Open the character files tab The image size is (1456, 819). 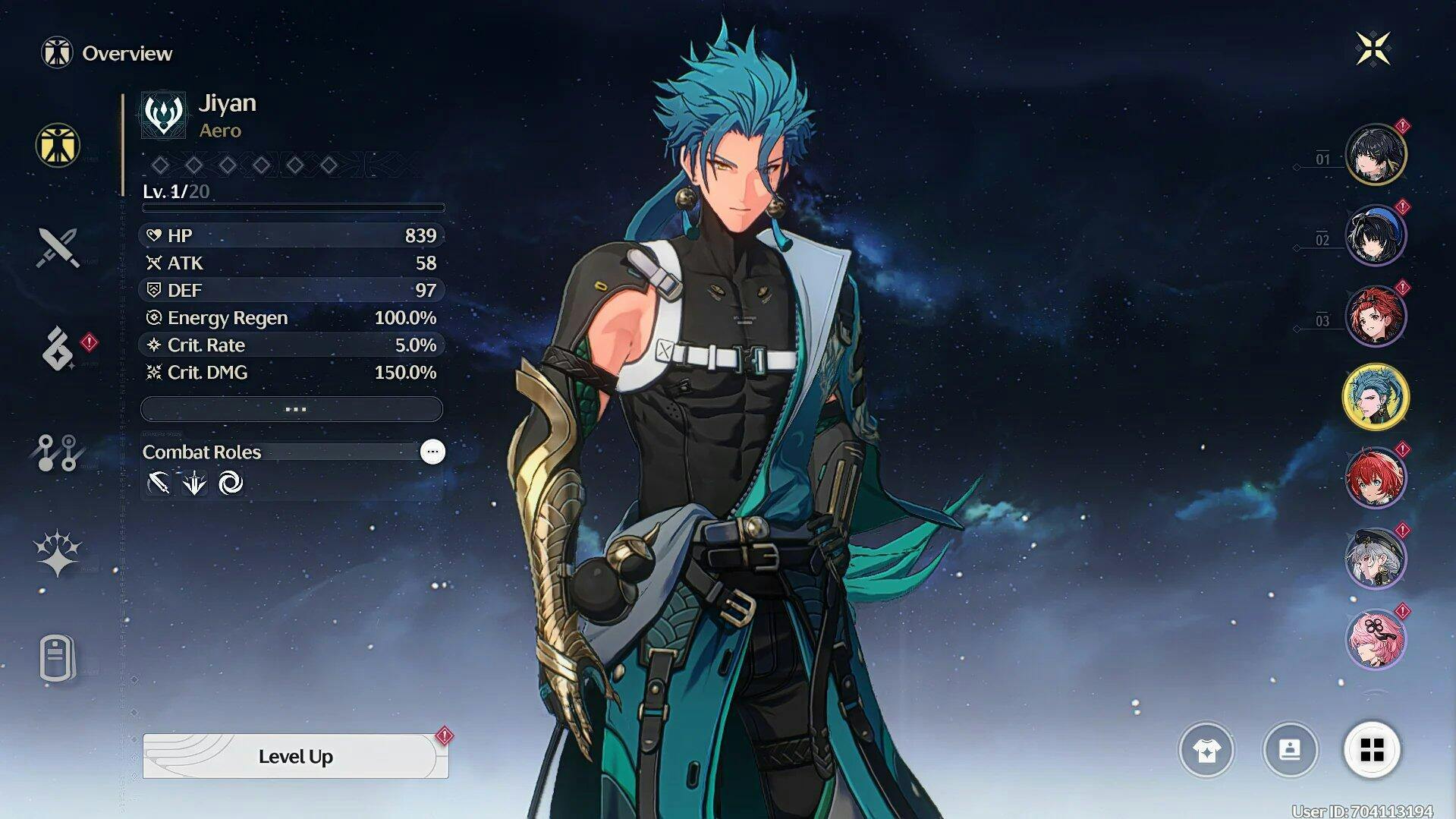click(58, 657)
